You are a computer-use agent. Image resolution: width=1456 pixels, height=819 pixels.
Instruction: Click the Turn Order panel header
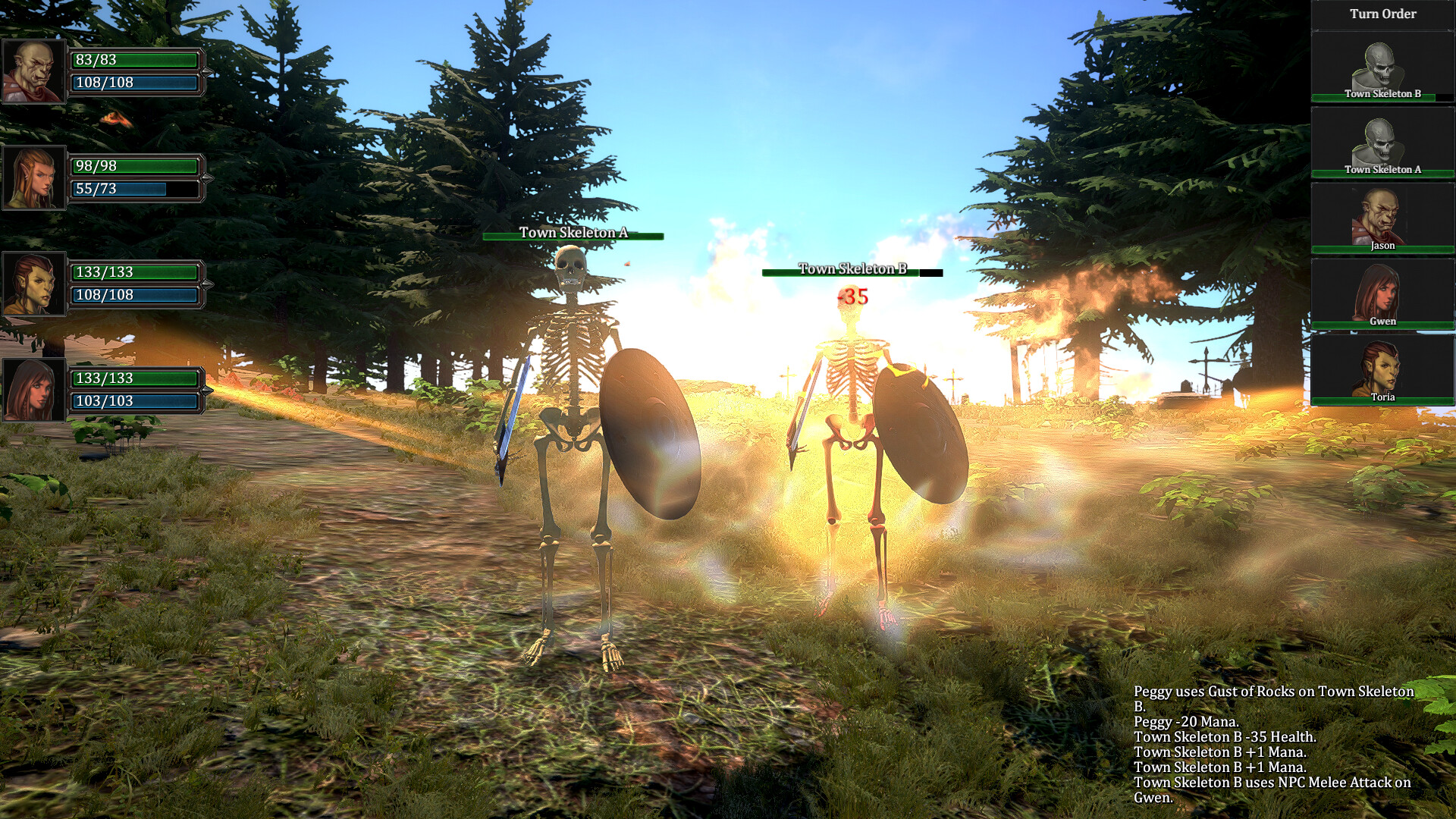tap(1382, 14)
